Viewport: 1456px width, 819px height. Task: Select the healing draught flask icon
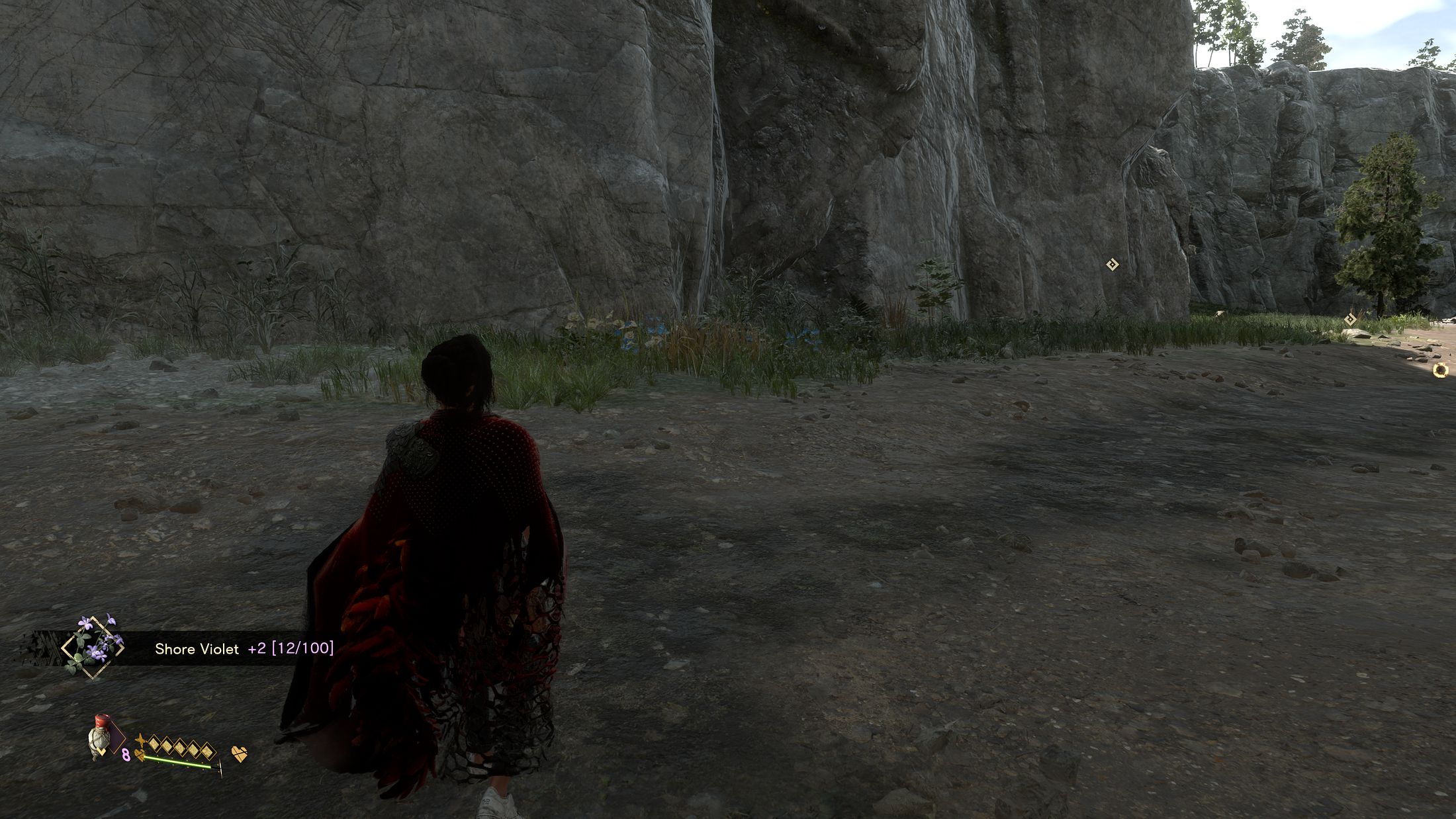click(x=101, y=737)
